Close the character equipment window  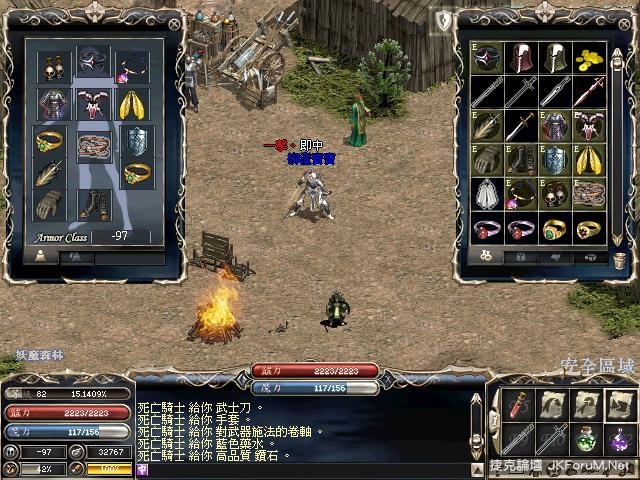tap(176, 23)
